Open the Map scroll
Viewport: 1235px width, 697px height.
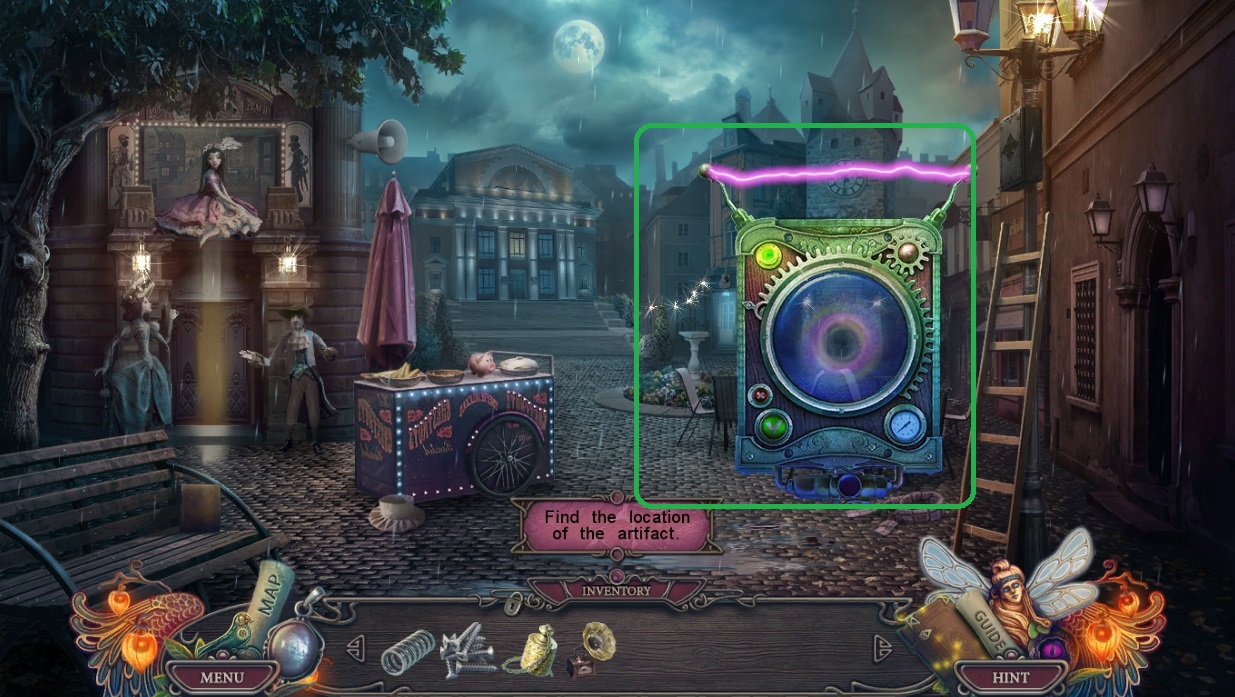click(x=273, y=596)
